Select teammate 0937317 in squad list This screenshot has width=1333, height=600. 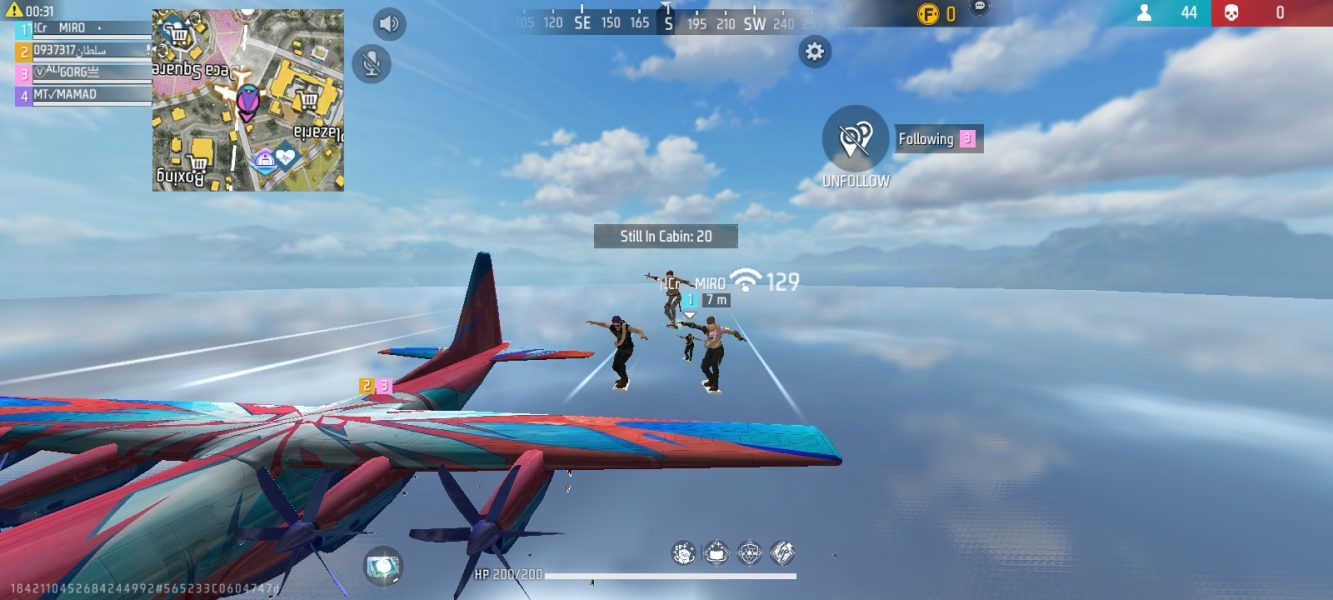pos(80,50)
